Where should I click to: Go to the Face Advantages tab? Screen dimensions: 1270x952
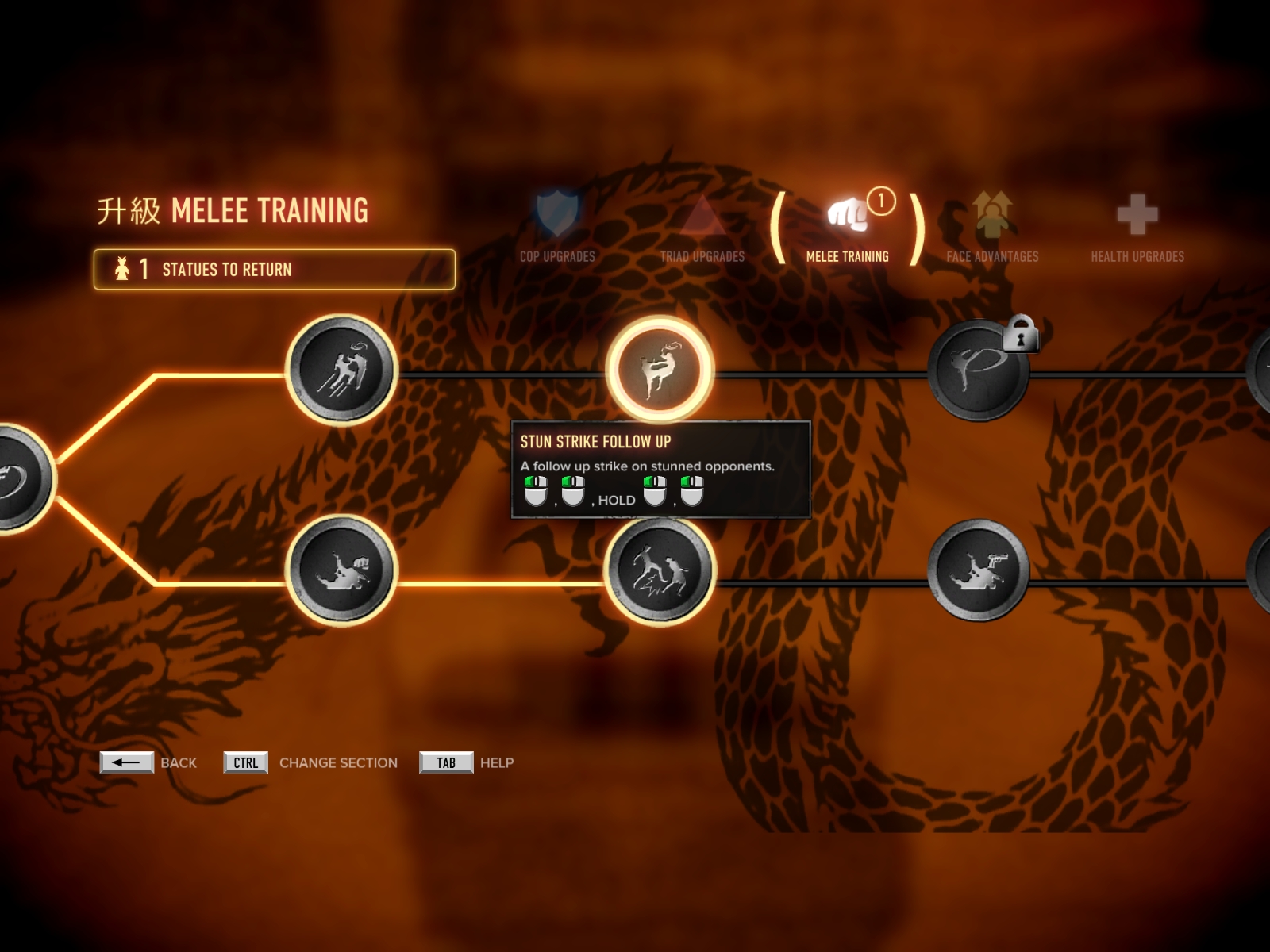tap(992, 227)
